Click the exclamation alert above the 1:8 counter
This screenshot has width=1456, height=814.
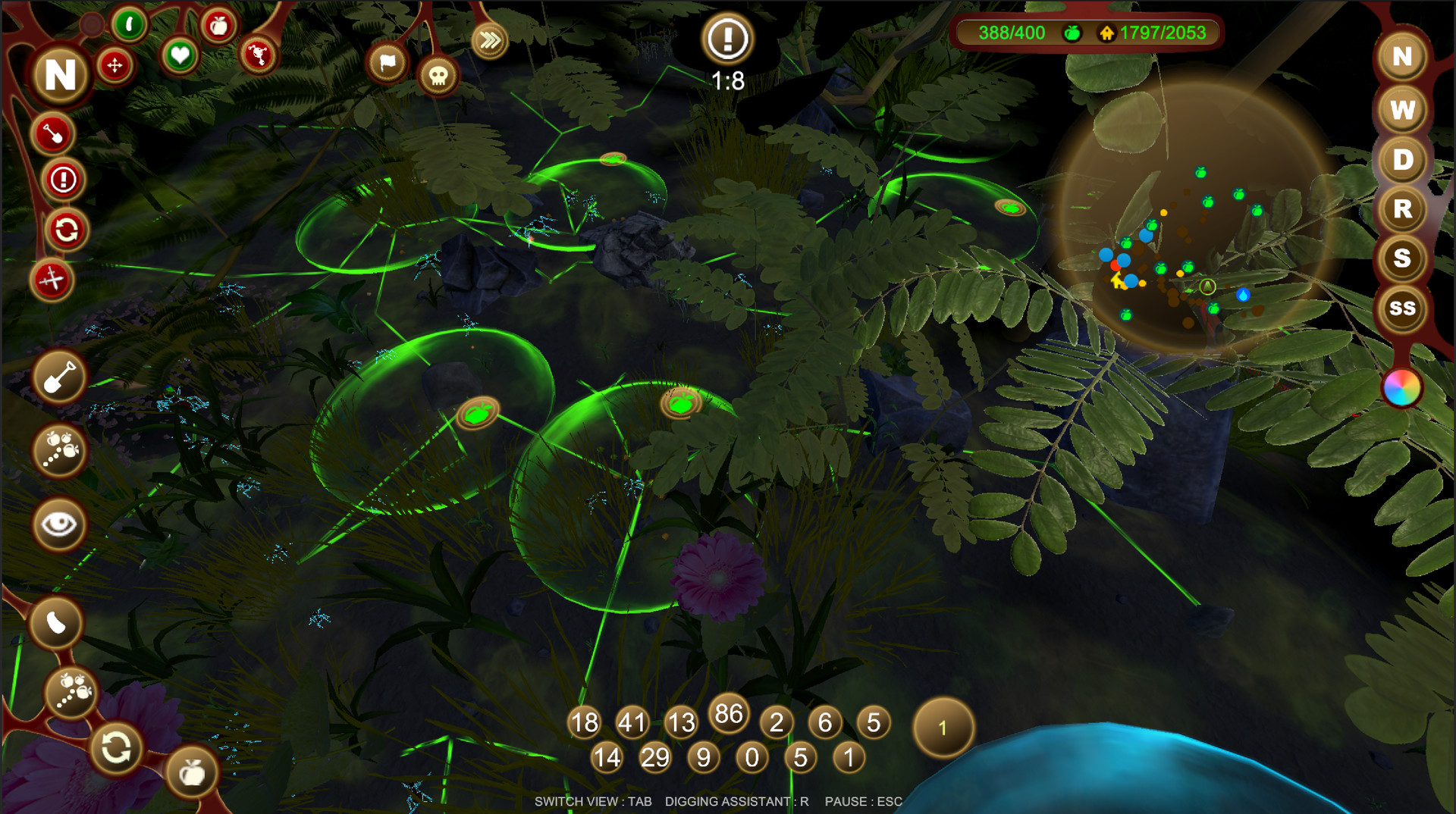click(727, 39)
